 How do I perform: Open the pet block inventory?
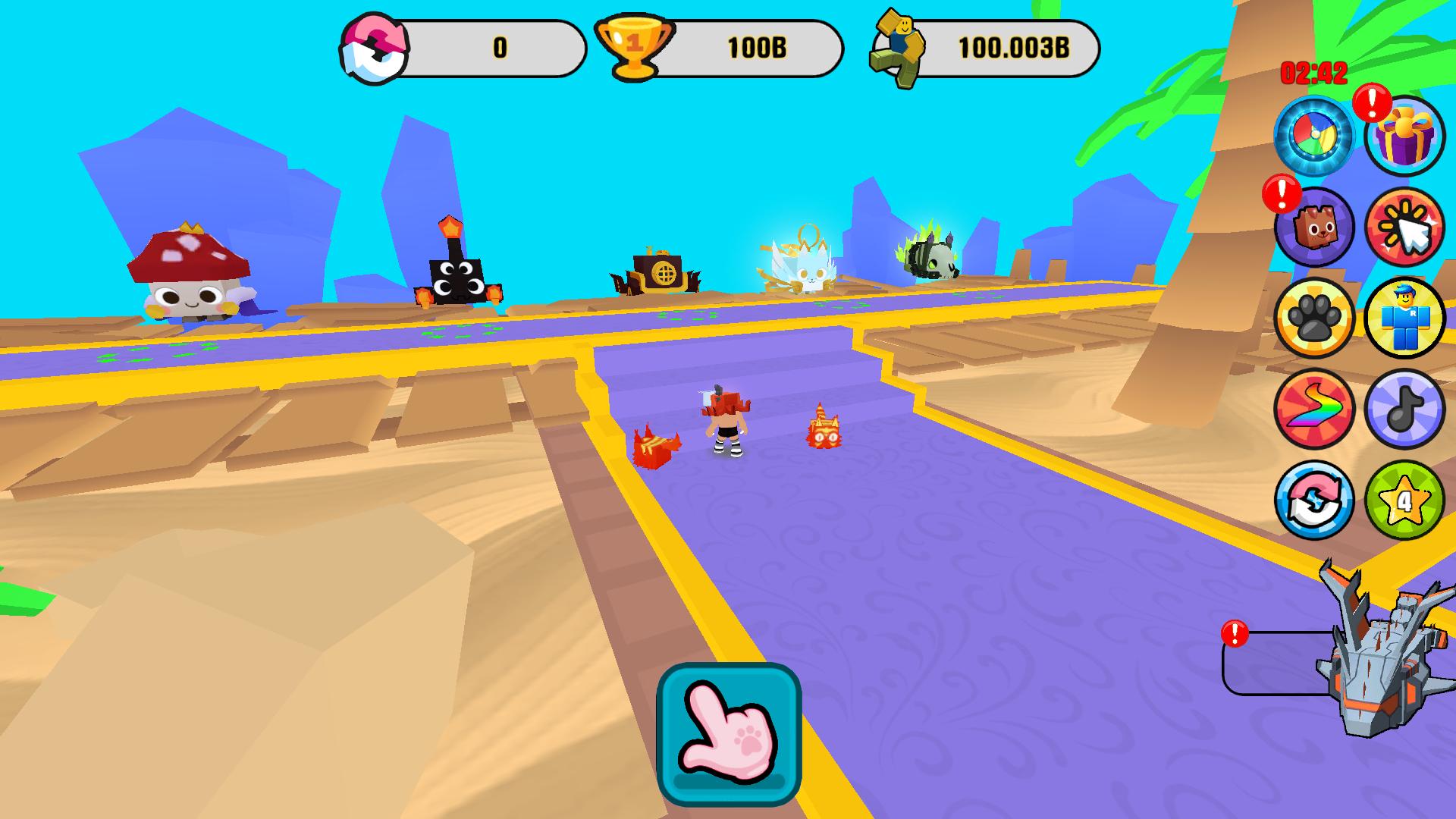pos(1316,227)
